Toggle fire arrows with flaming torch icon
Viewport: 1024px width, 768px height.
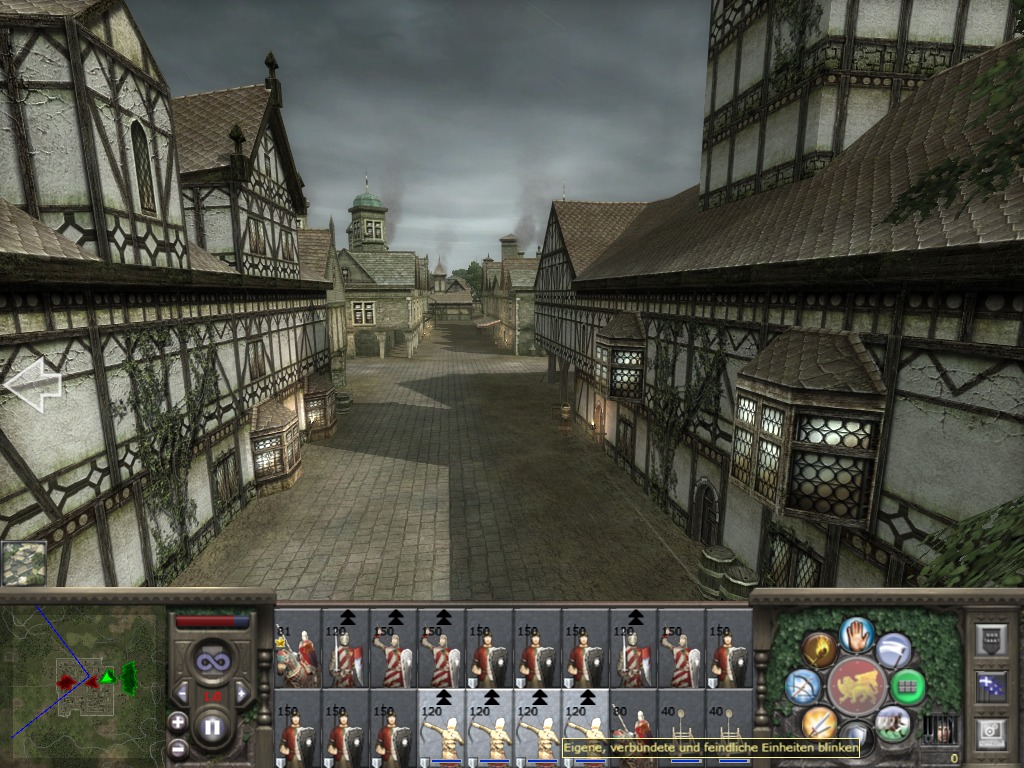click(x=818, y=650)
